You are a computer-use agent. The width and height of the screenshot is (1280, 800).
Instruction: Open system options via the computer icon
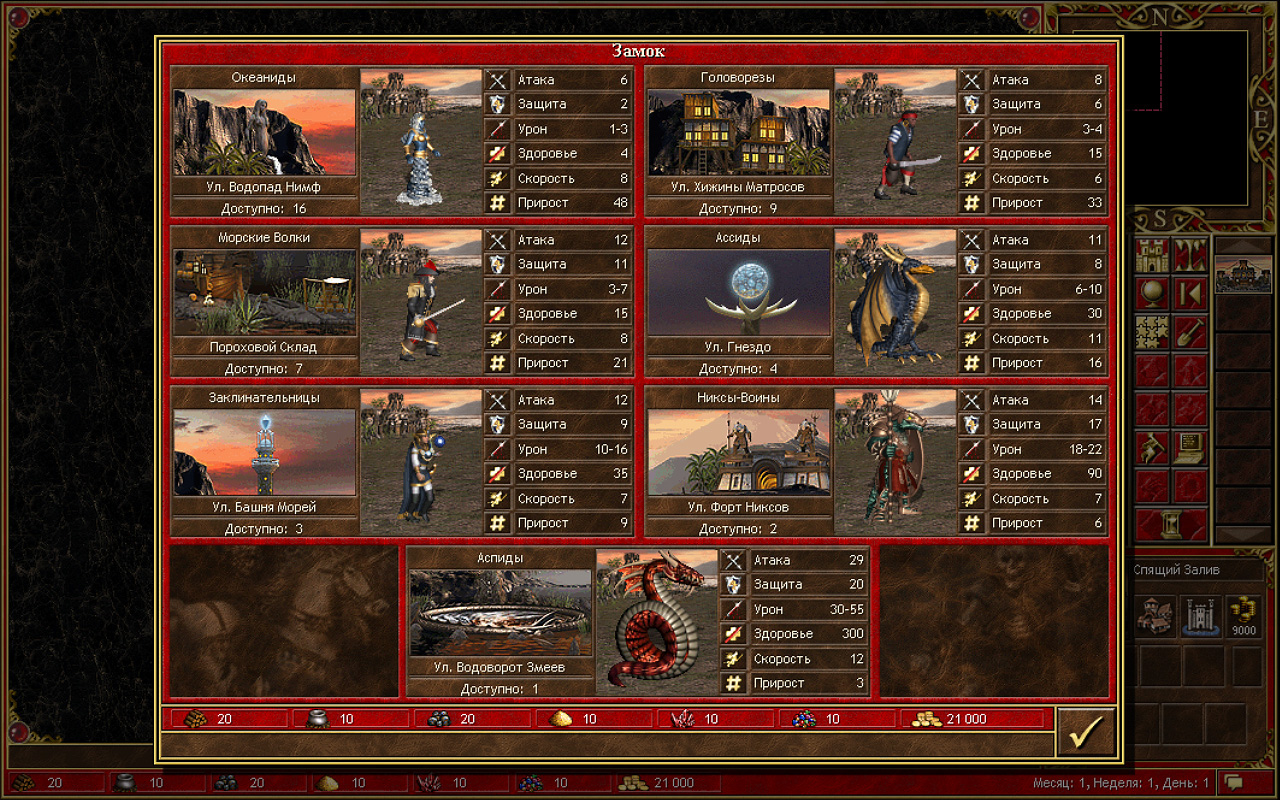pyautogui.click(x=1190, y=447)
